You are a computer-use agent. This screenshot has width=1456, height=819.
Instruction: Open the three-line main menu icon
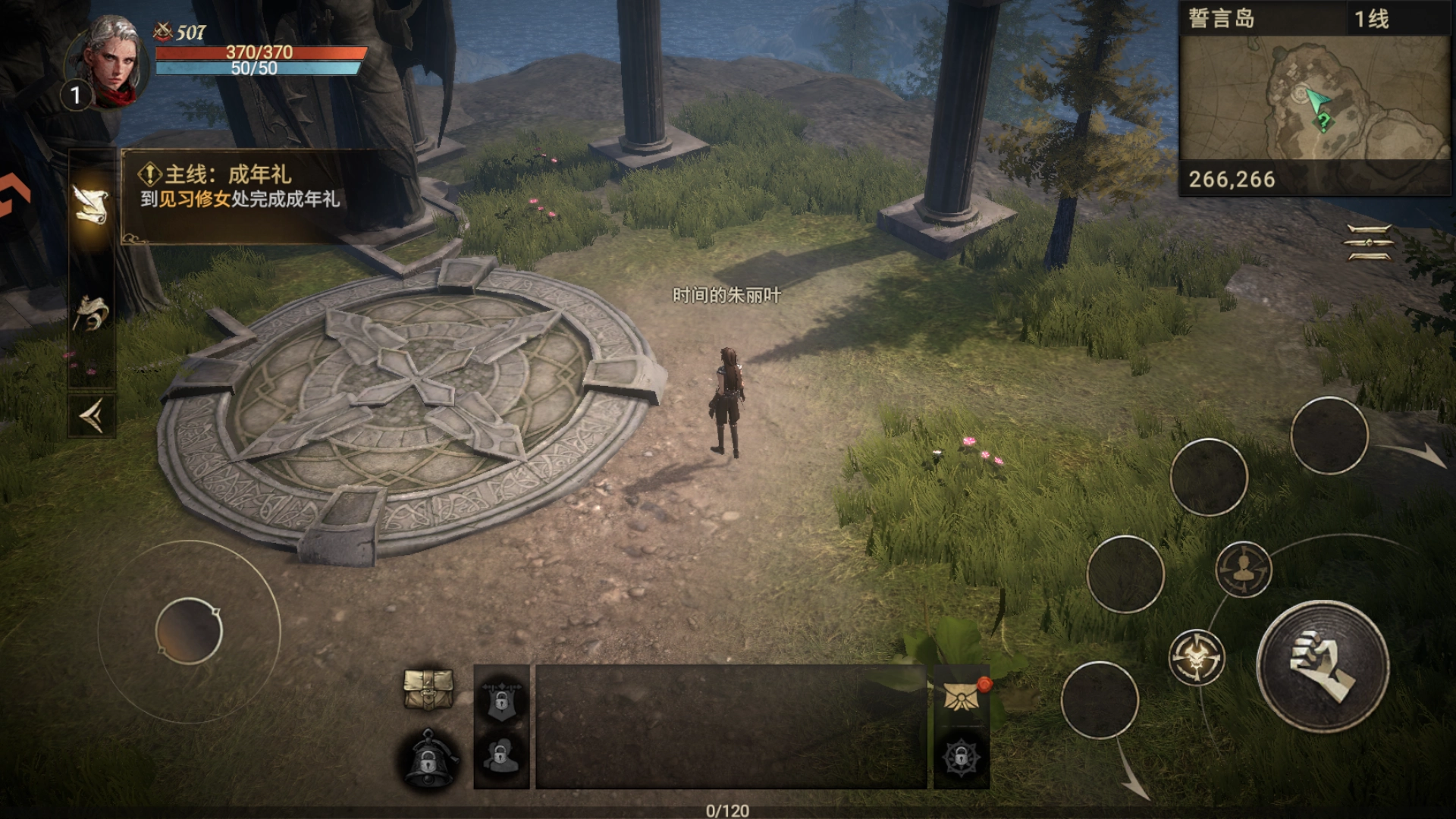tap(1369, 243)
